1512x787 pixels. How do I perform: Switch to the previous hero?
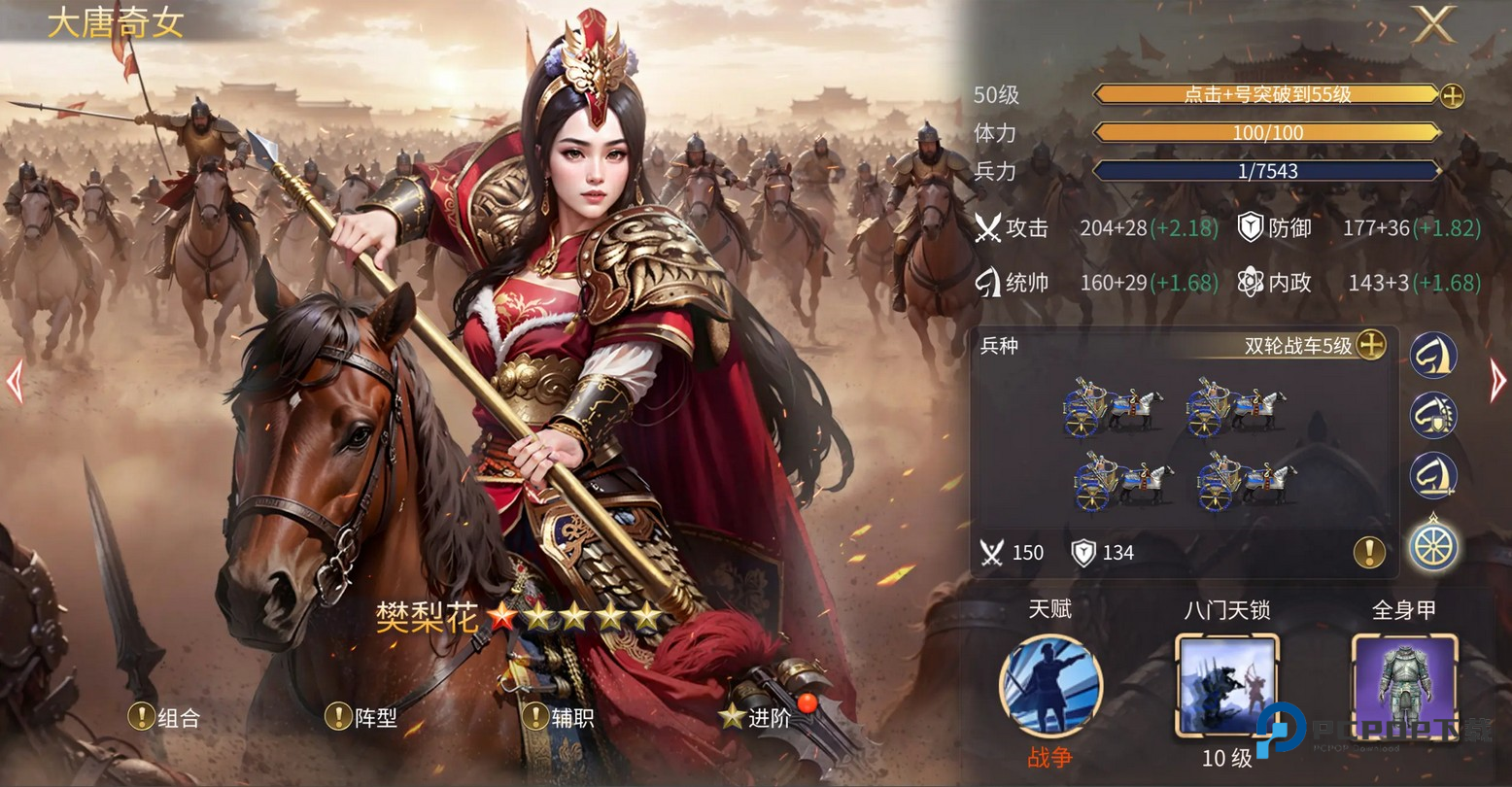15,382
